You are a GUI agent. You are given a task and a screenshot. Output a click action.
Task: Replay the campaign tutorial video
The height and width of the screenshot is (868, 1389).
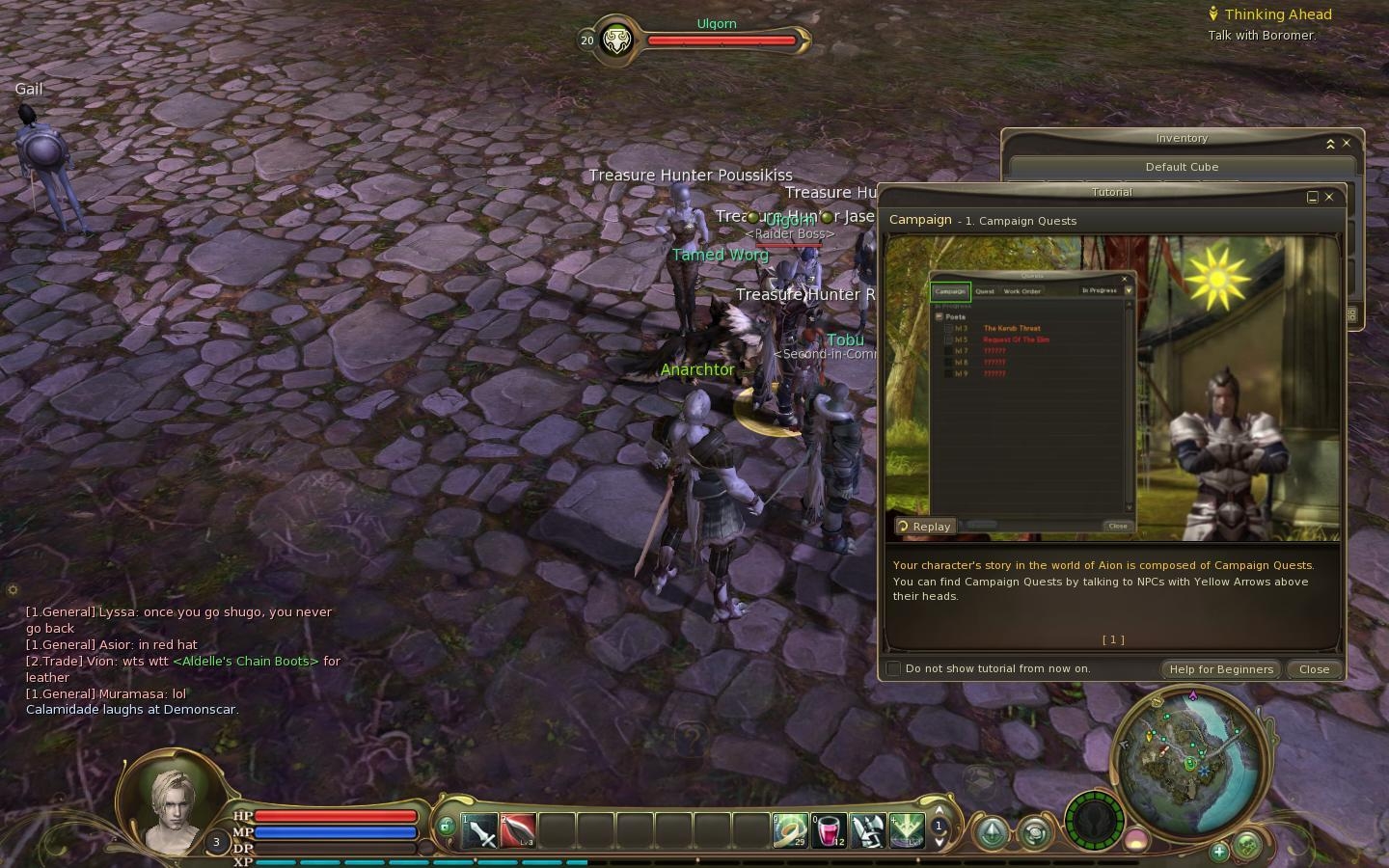pos(925,527)
